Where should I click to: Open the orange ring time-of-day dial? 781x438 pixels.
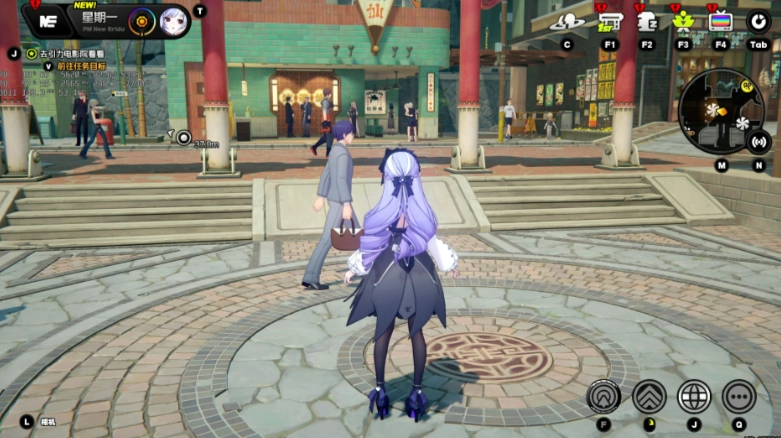(x=142, y=20)
